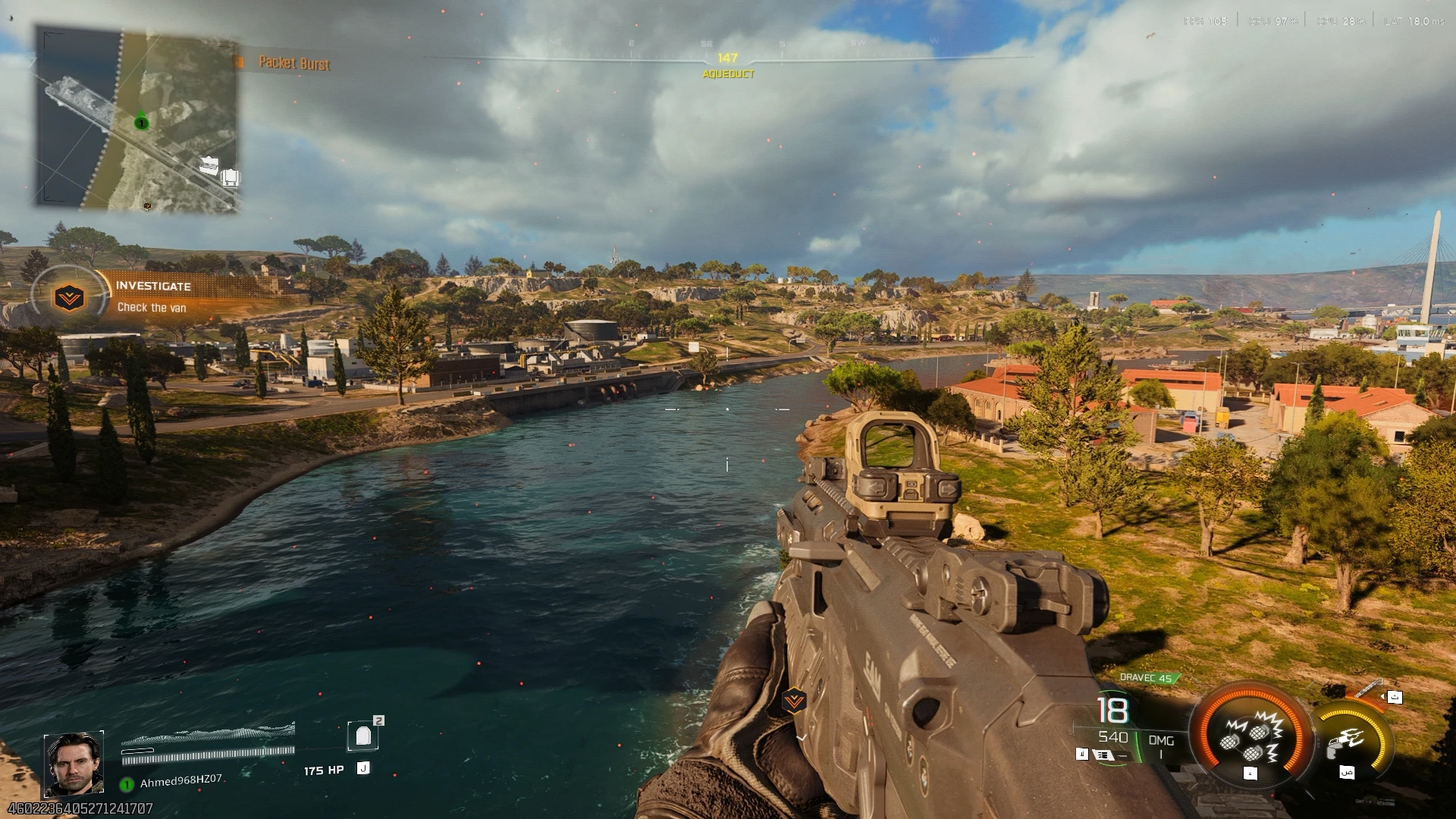Screen dimensions: 1456x819
Task: Select the DRAVEC 45 weapon label
Action: [x=1147, y=678]
